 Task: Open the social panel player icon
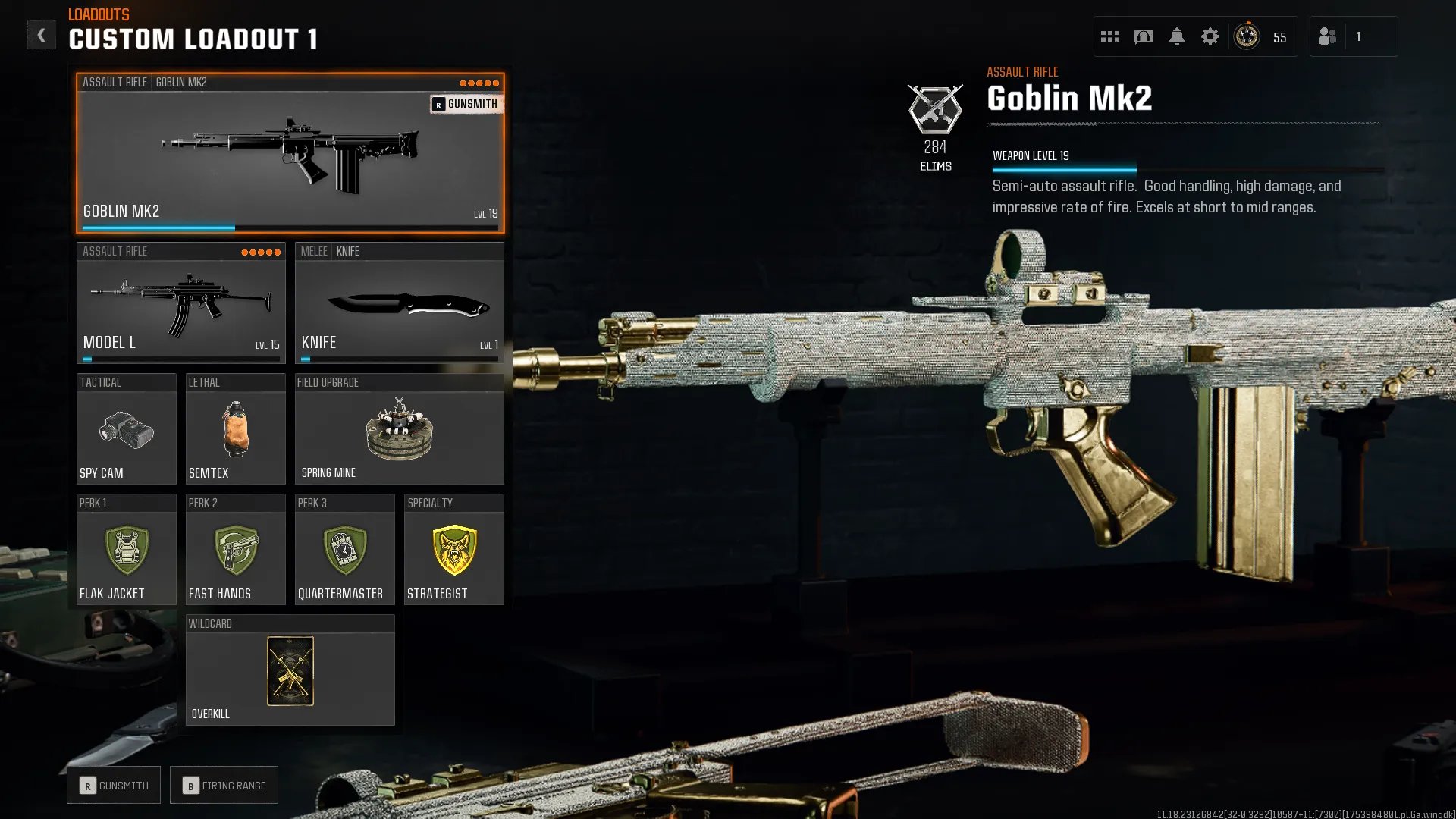[1327, 36]
